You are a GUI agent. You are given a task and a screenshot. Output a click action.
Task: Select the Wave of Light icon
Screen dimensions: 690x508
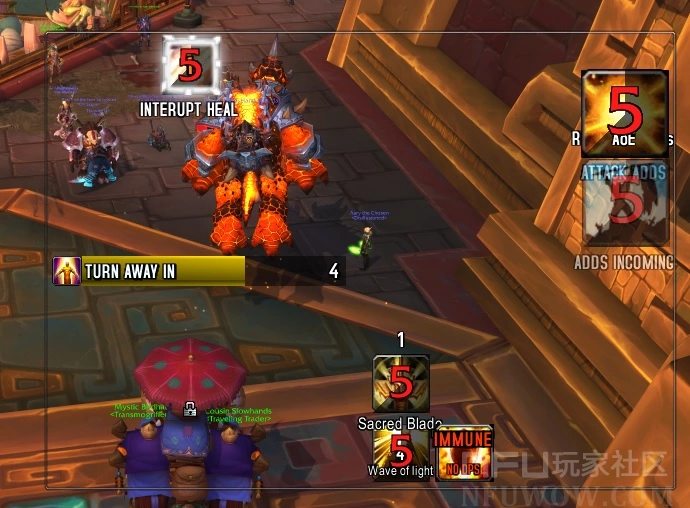401,451
